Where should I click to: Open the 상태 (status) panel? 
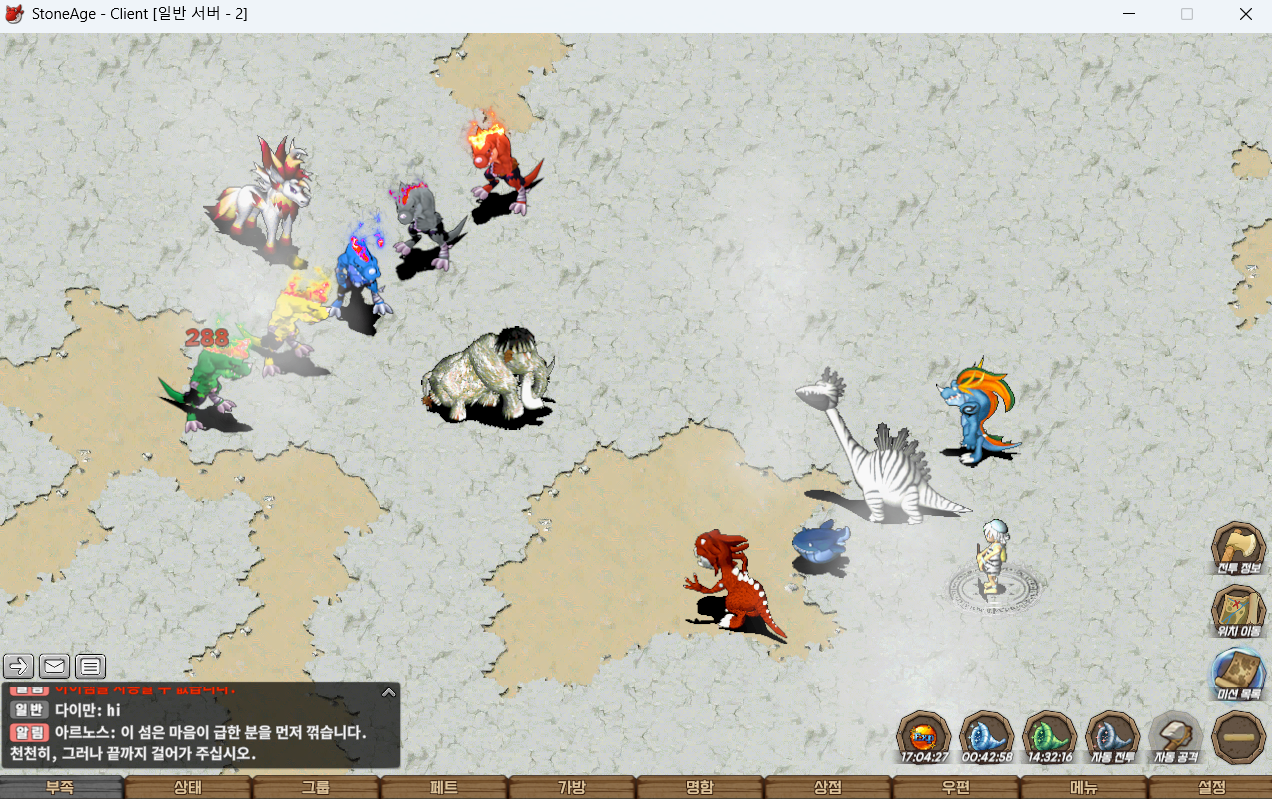(x=188, y=788)
